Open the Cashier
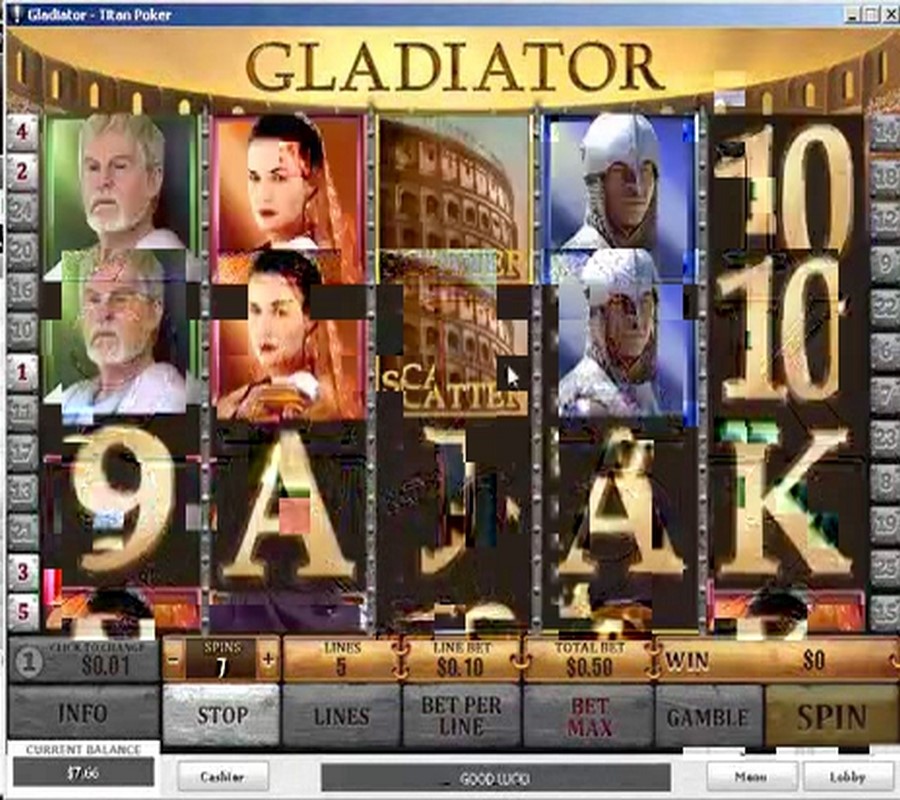The image size is (900, 800). (224, 776)
